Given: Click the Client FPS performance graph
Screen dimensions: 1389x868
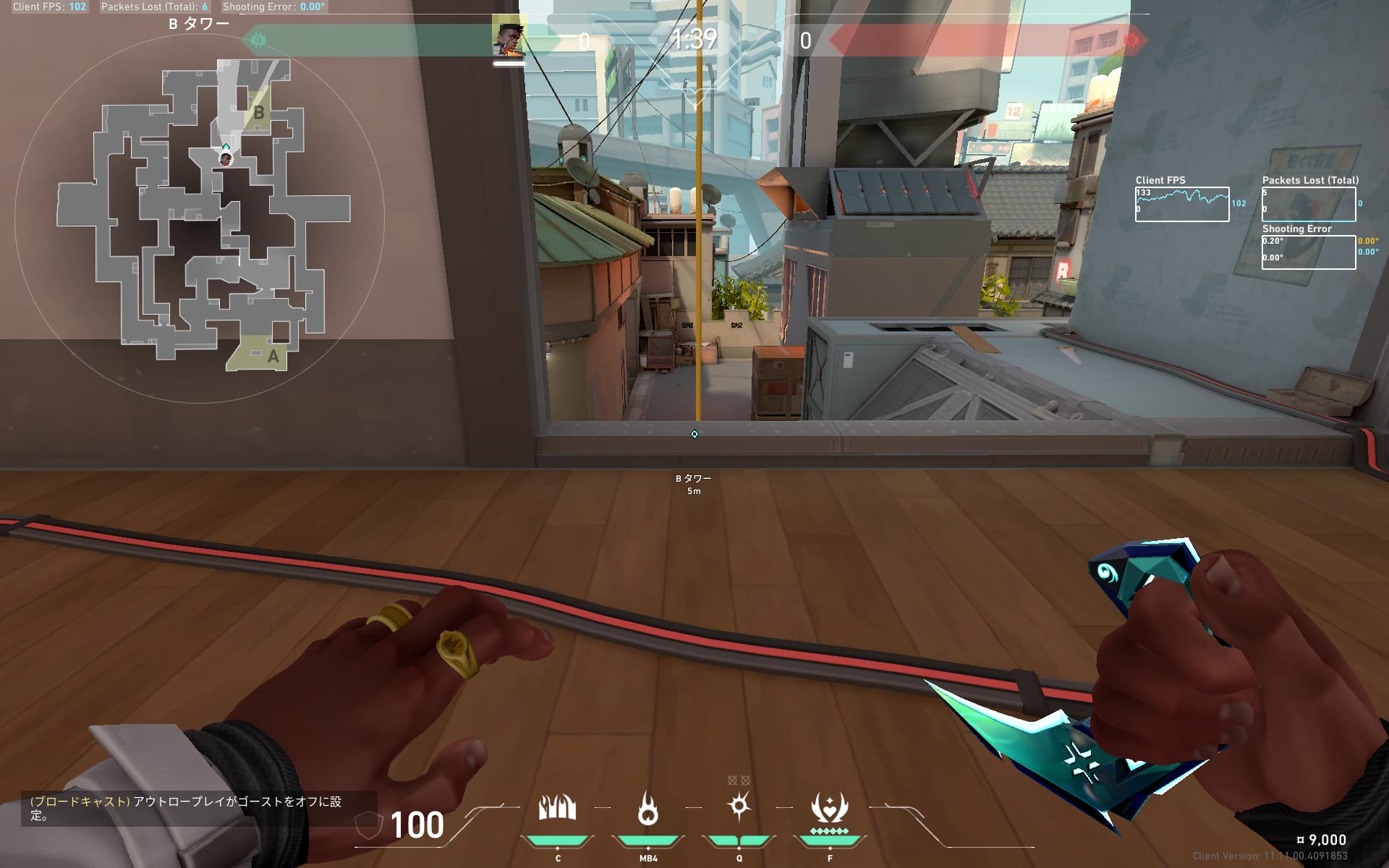Looking at the screenshot, I should [x=1181, y=205].
